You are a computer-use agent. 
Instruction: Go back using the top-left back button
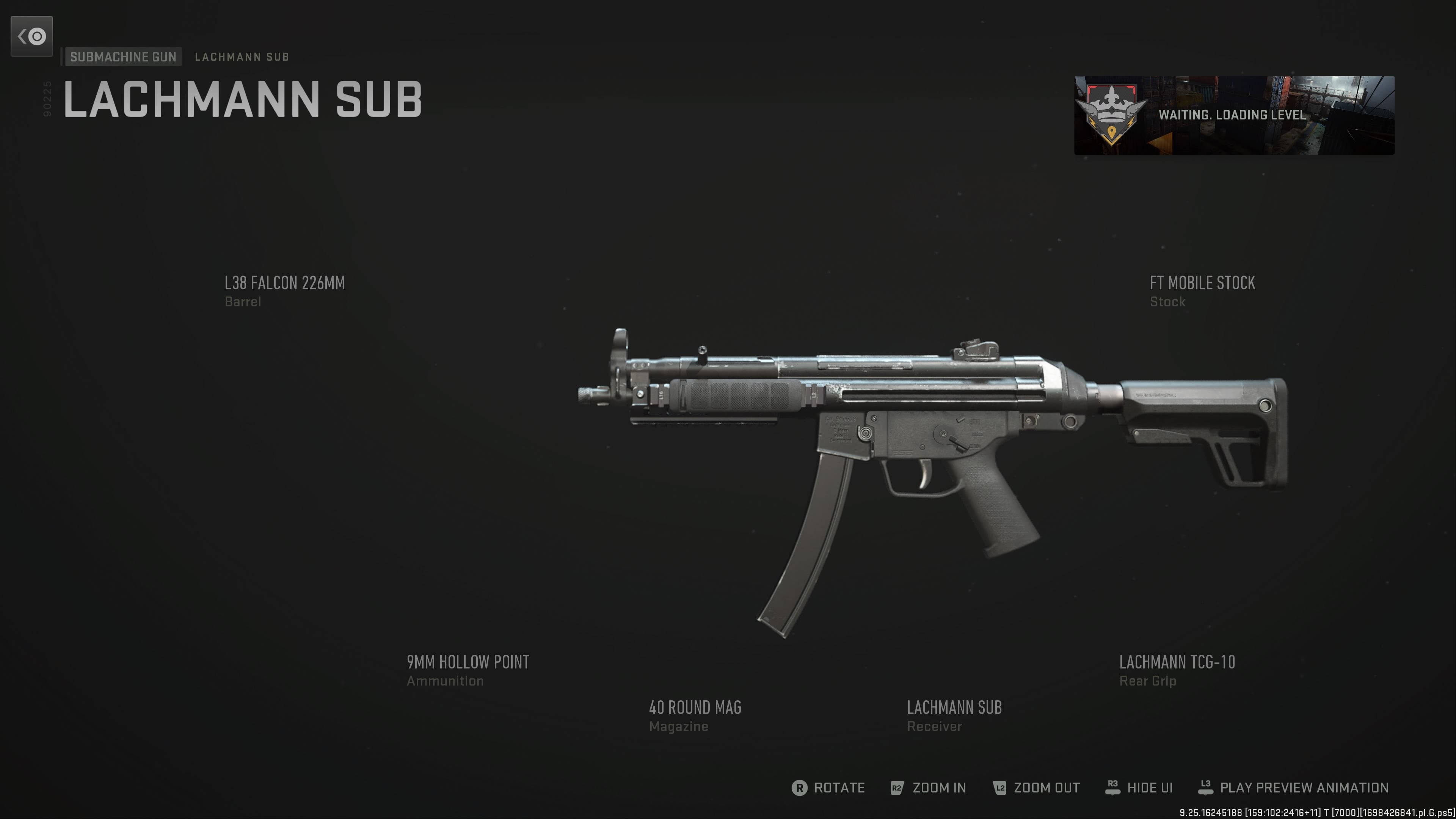click(x=31, y=37)
